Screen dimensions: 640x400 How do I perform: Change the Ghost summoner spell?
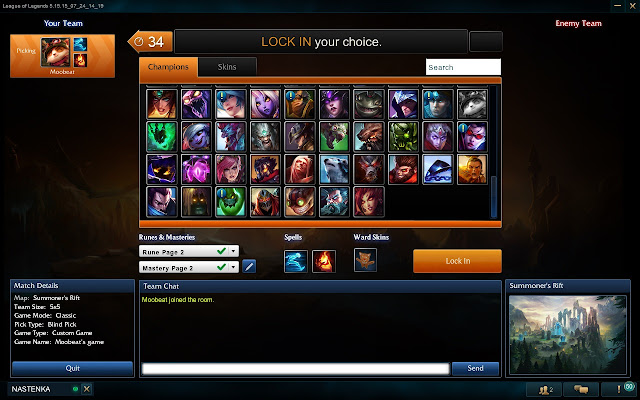[x=296, y=261]
